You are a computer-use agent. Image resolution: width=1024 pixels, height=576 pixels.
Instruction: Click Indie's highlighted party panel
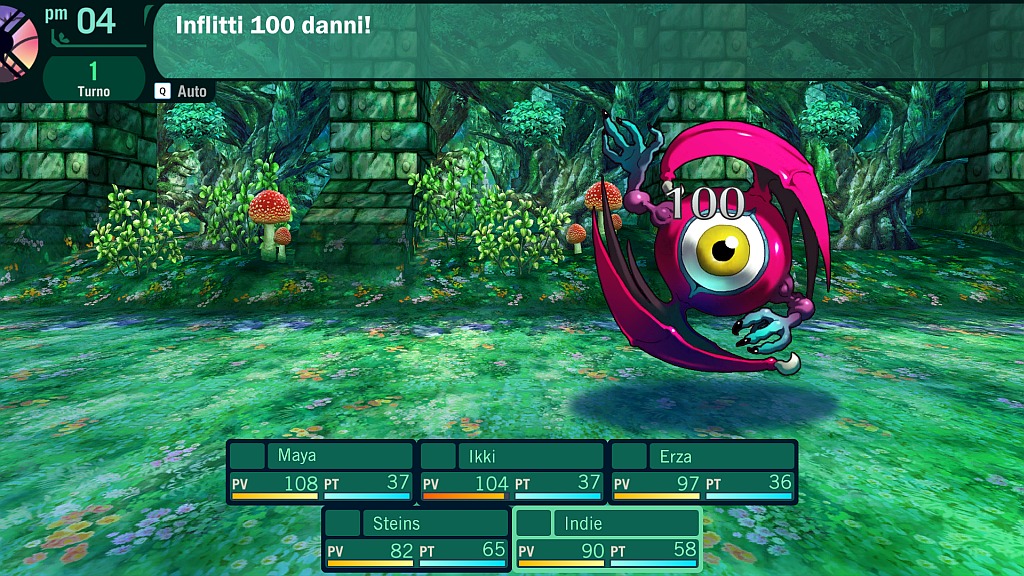pos(607,538)
